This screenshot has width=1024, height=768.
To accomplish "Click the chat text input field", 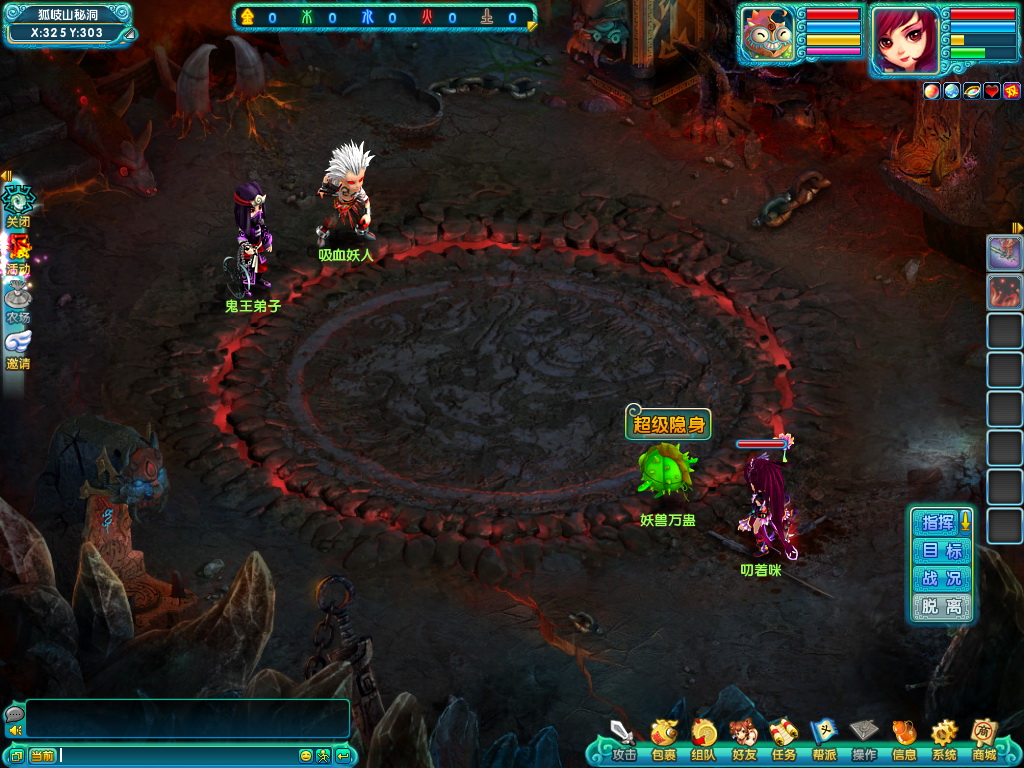I will [x=178, y=755].
